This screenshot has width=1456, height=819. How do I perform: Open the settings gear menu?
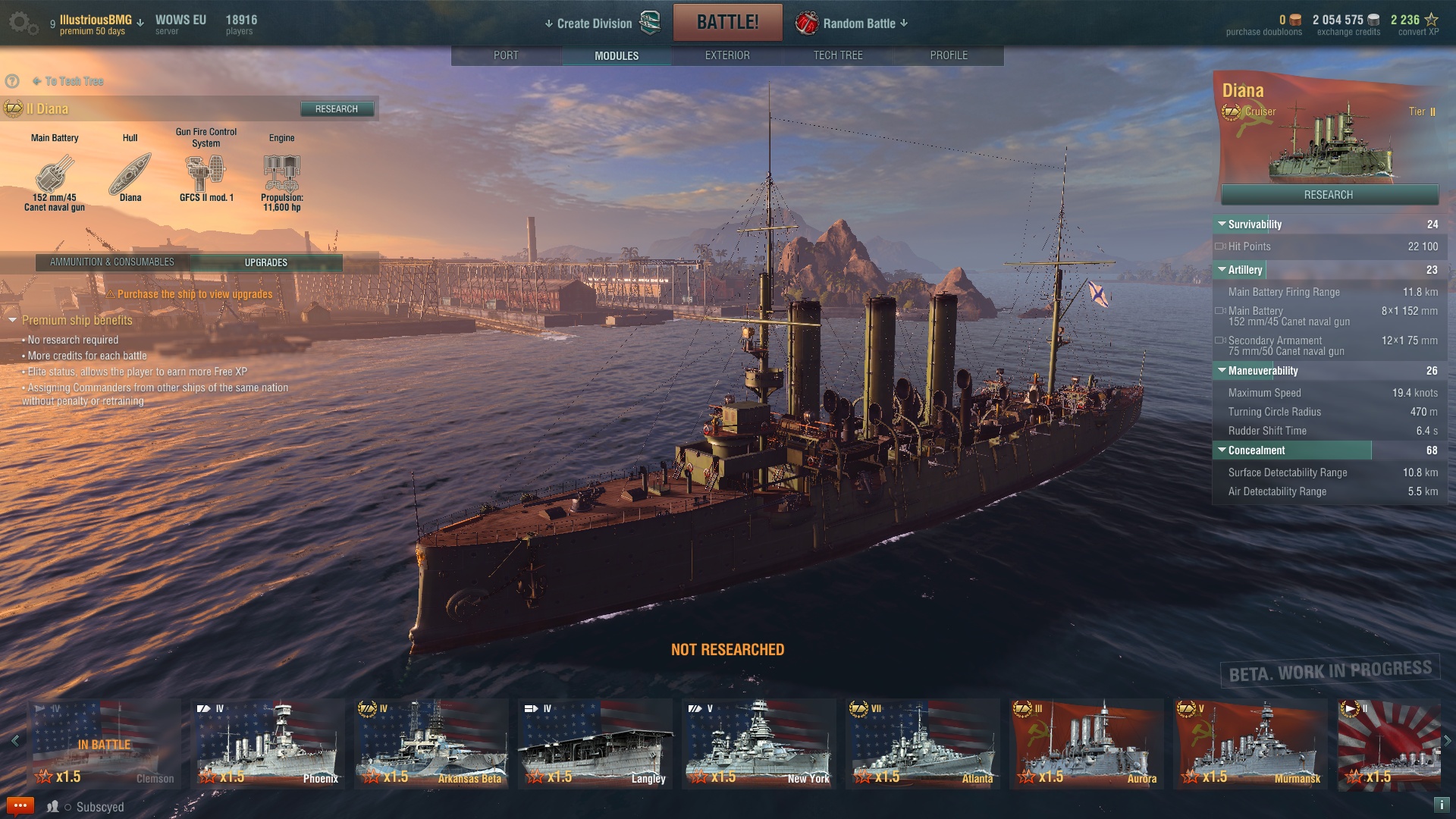click(x=21, y=23)
